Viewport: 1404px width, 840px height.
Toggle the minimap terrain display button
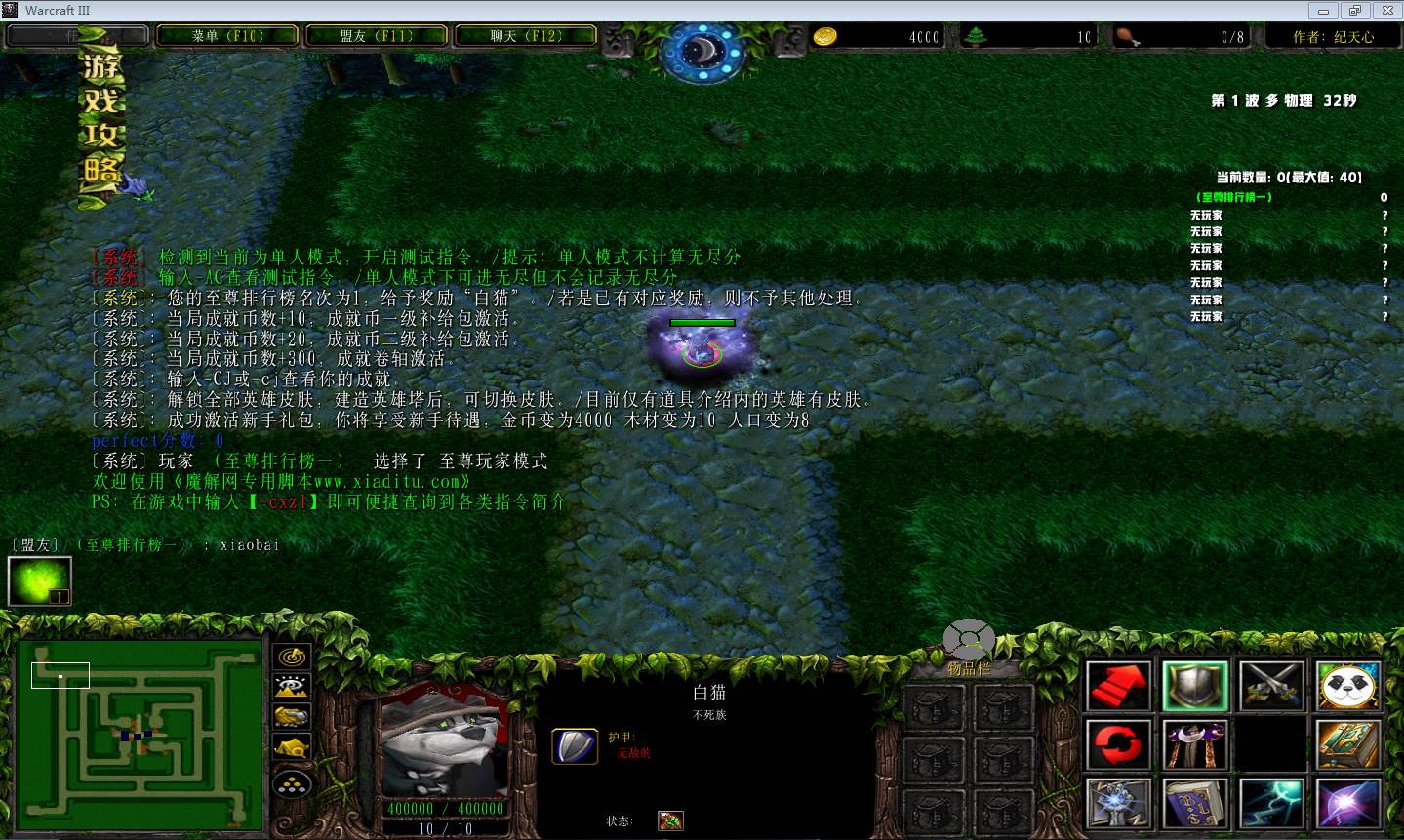pyautogui.click(x=292, y=687)
